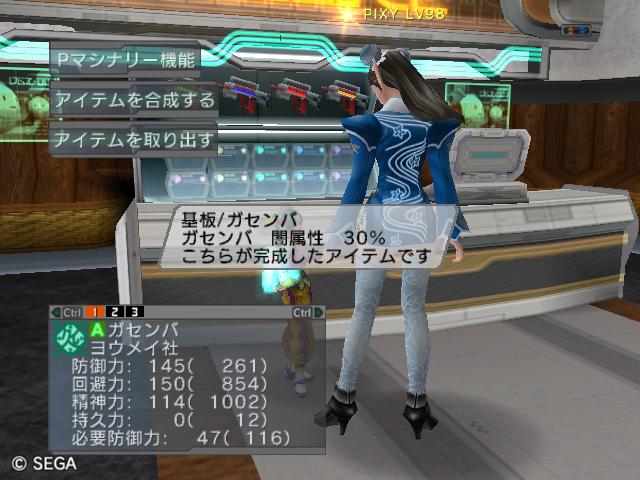640x480 pixels.
Task: Choose アイテムを取り出す menu option
Action: click(134, 139)
